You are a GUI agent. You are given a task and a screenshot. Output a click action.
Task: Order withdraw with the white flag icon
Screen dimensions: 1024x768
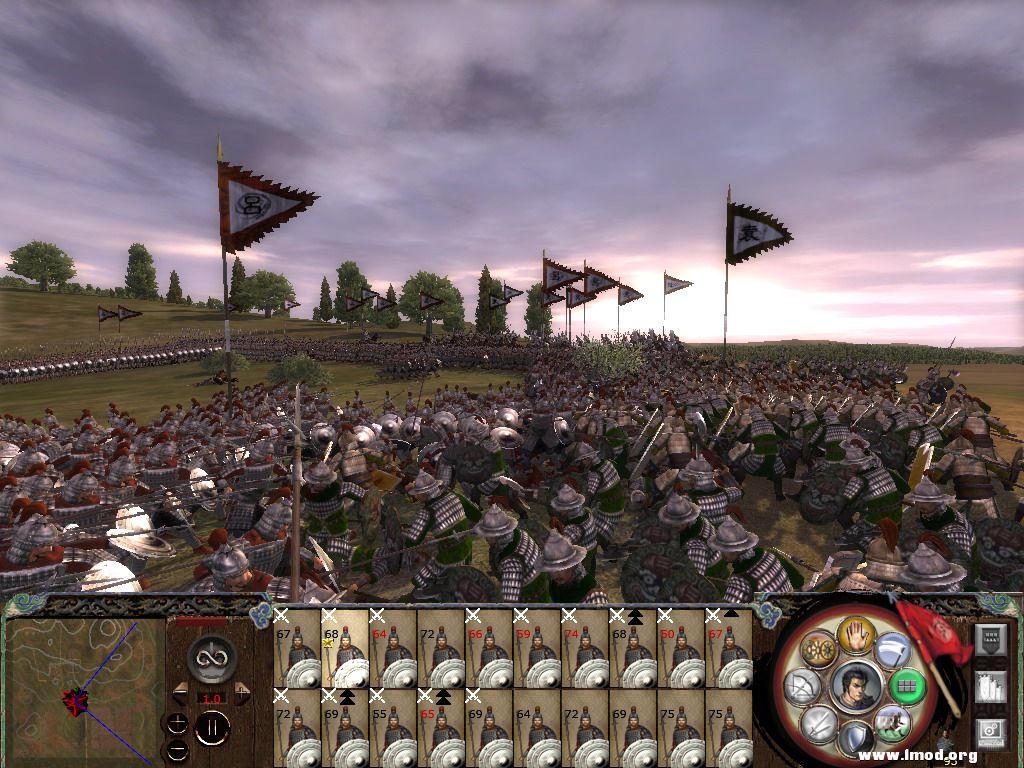[892, 651]
